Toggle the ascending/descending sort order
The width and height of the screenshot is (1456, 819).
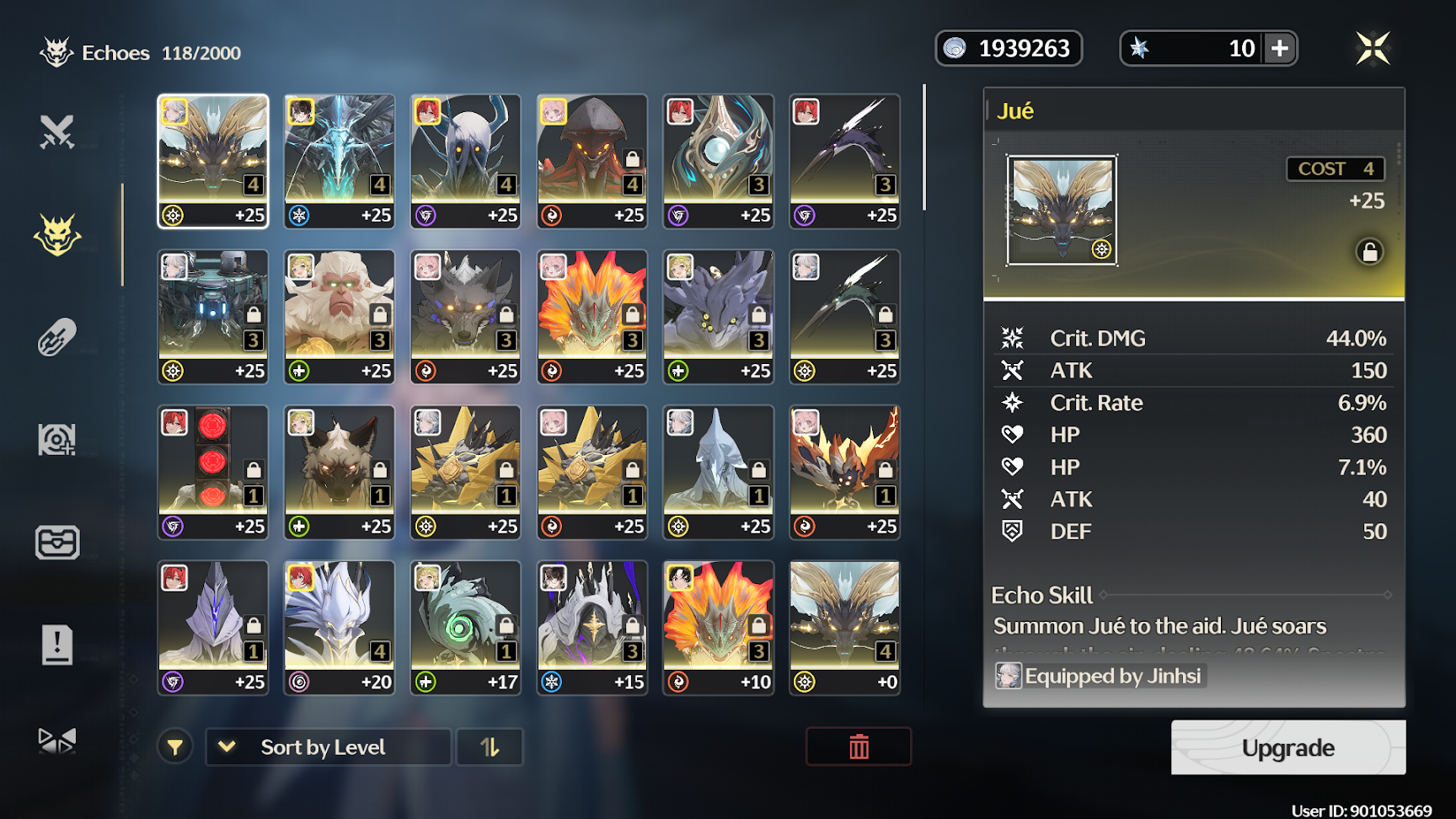[490, 747]
